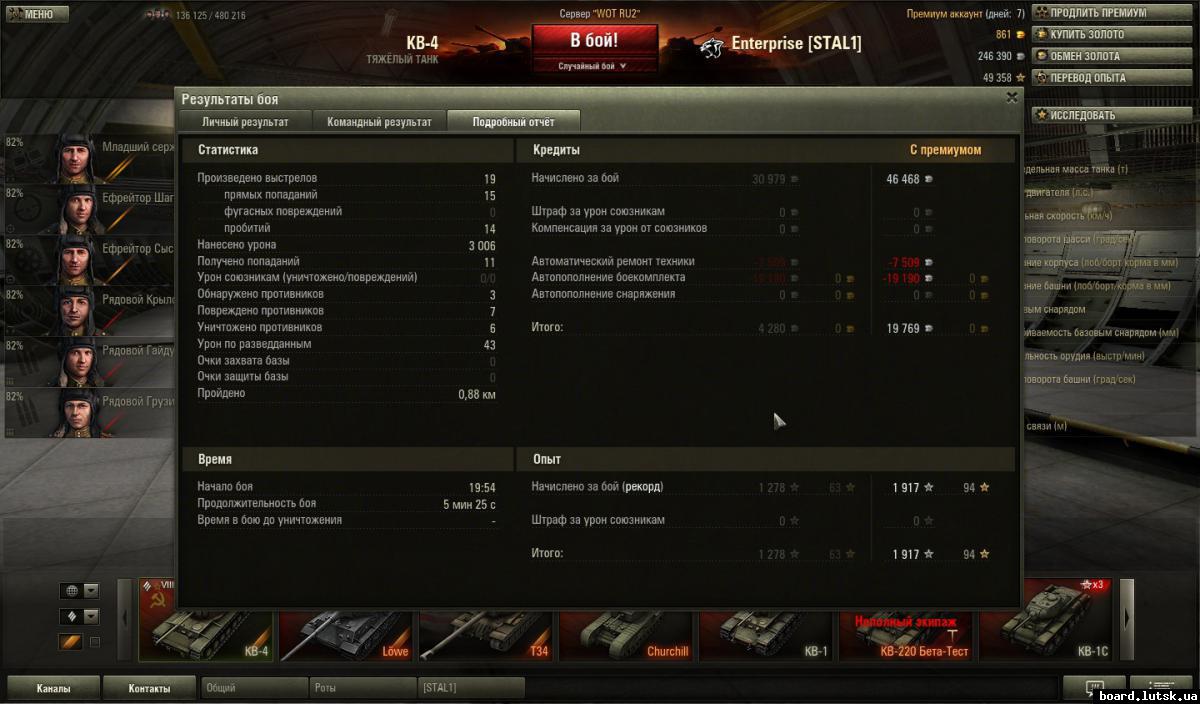Screen dimensions: 1200x704
Task: Choose КУПИТЬ ЗОЛОТО button
Action: coord(1098,35)
